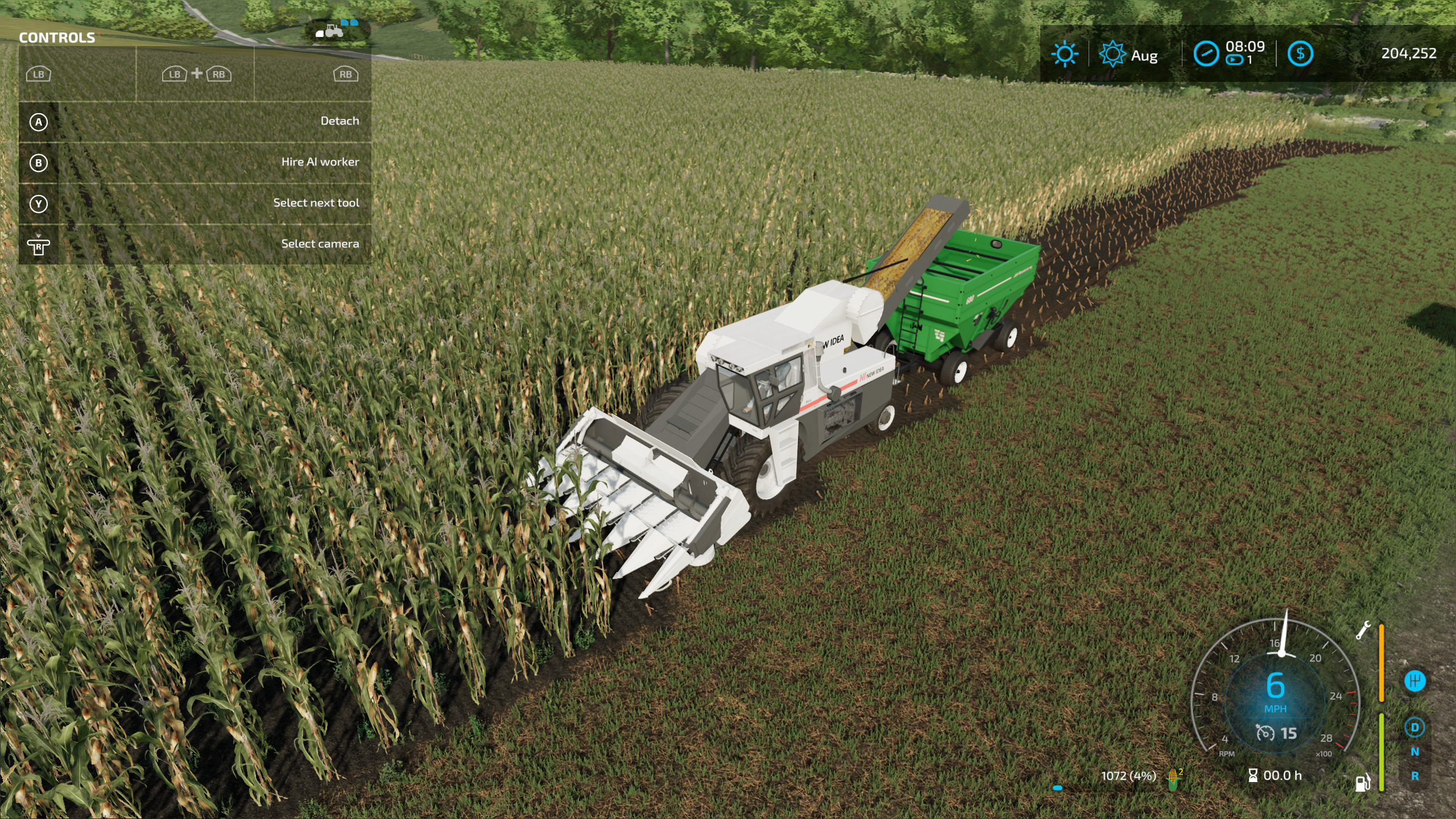Toggle the time scale play icon under clock
This screenshot has width=1456, height=819.
click(1234, 59)
